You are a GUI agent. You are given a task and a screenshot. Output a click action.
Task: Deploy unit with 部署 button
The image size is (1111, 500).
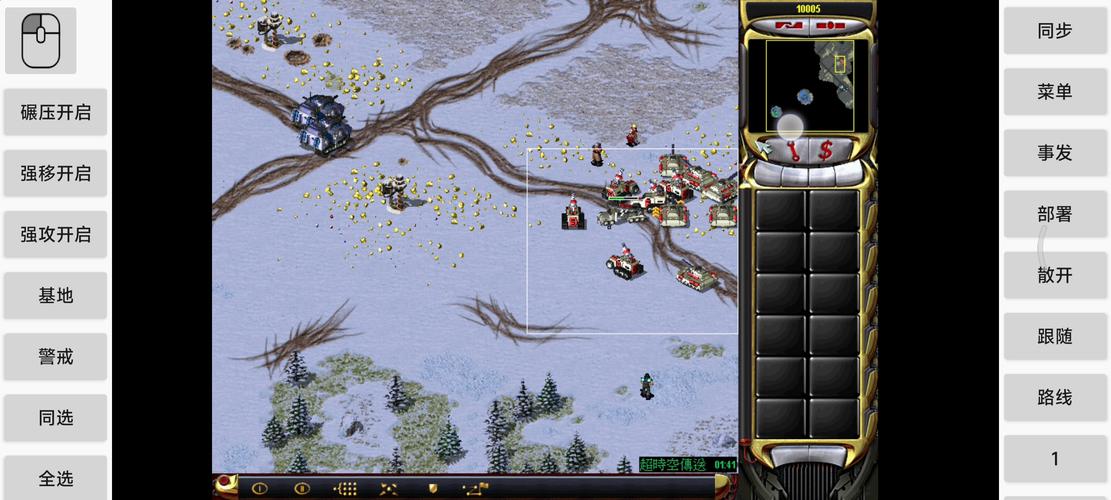tap(1054, 214)
